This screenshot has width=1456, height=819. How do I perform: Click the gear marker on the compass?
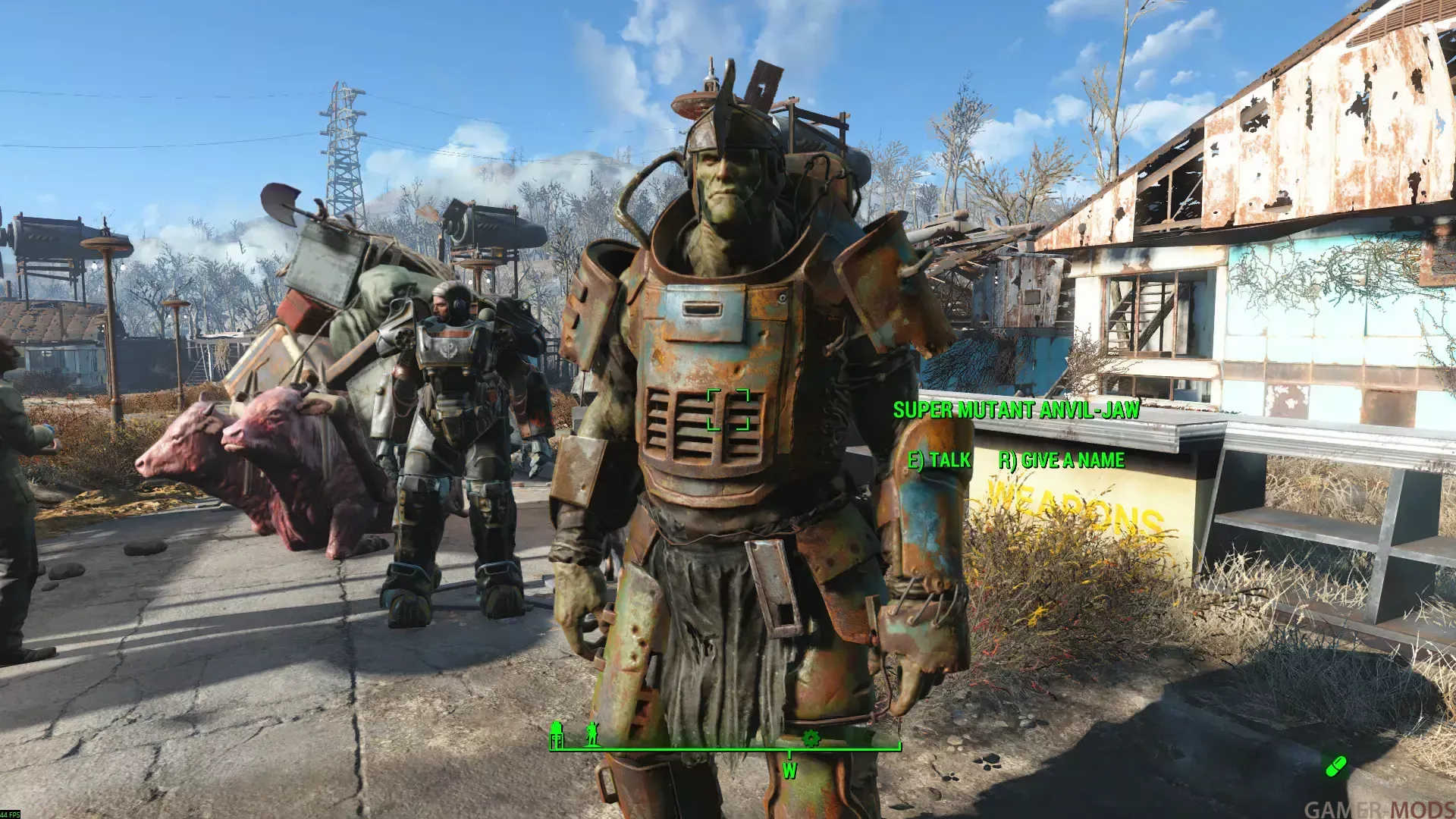click(x=811, y=738)
